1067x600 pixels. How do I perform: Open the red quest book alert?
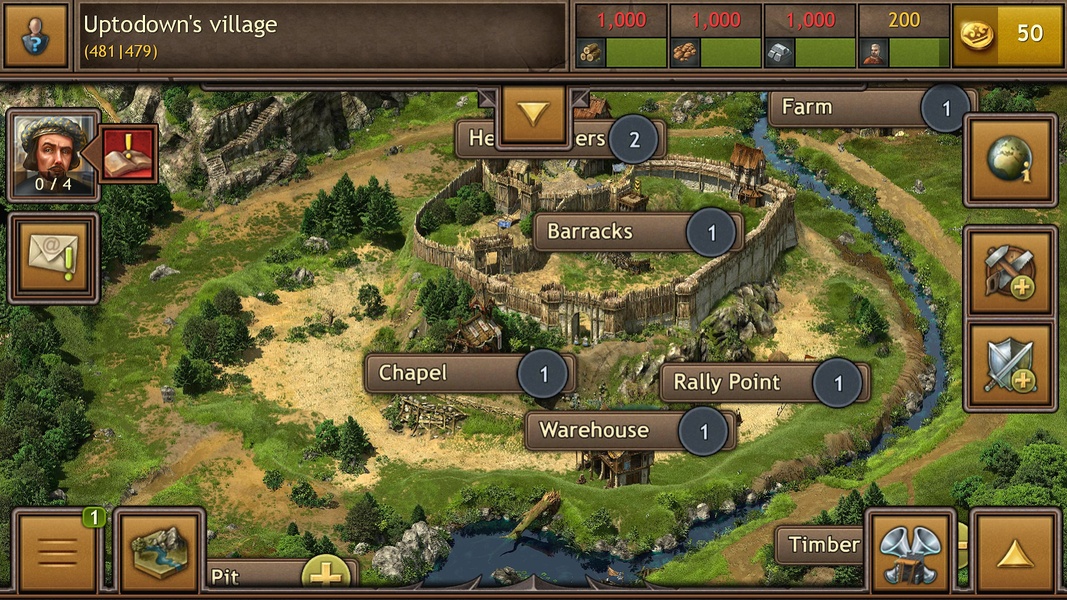pos(129,154)
